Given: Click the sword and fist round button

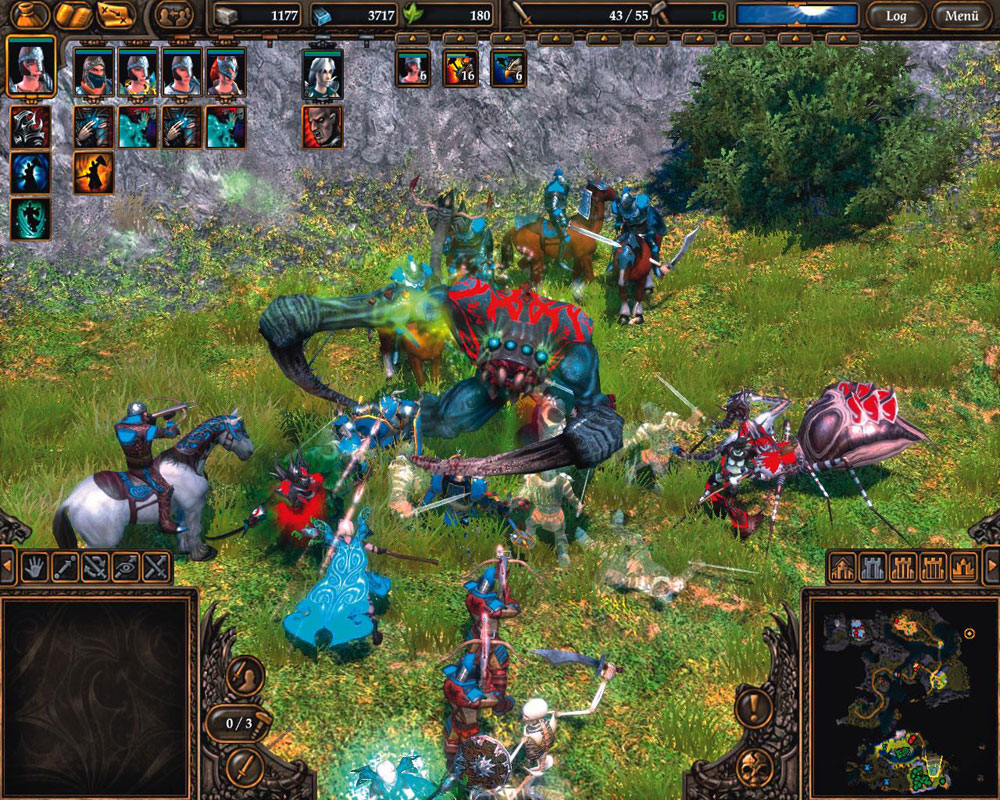Looking at the screenshot, I should coord(244,677).
